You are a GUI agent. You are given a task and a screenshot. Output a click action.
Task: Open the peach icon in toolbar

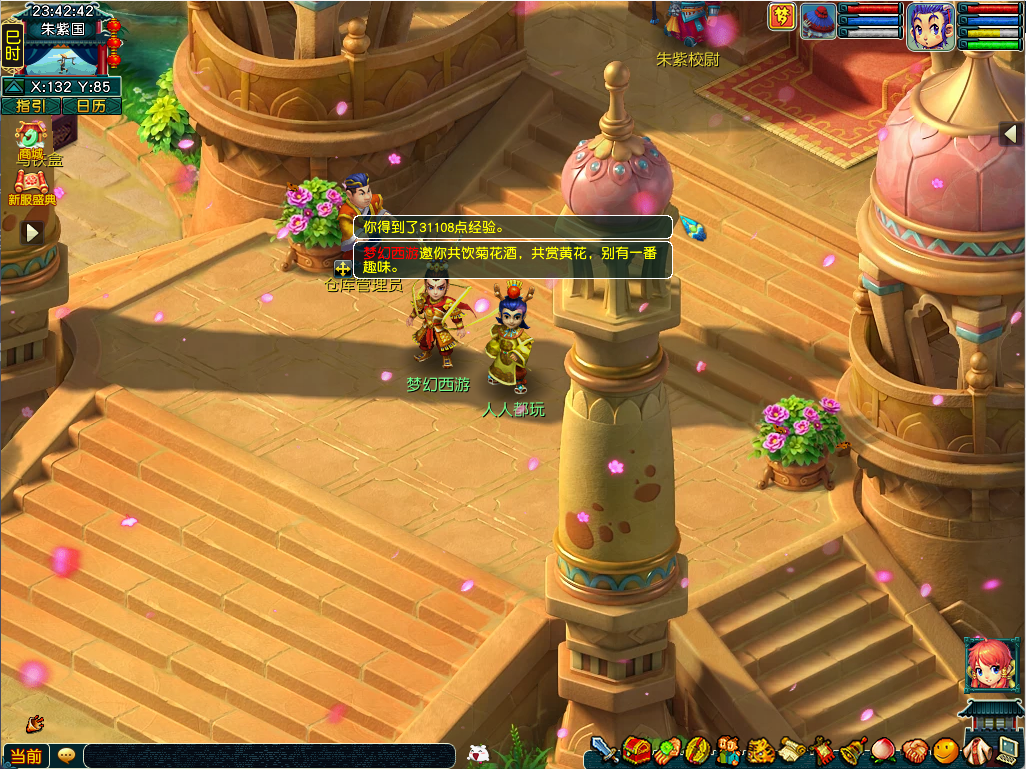pos(884,749)
